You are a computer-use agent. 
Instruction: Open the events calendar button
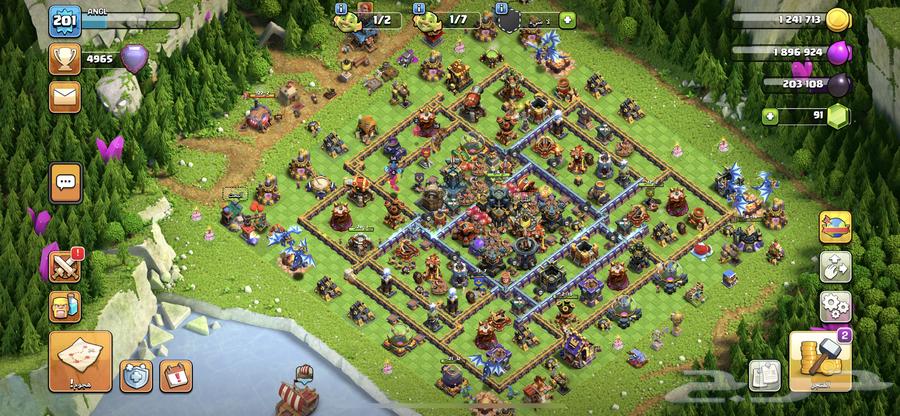tap(174, 374)
